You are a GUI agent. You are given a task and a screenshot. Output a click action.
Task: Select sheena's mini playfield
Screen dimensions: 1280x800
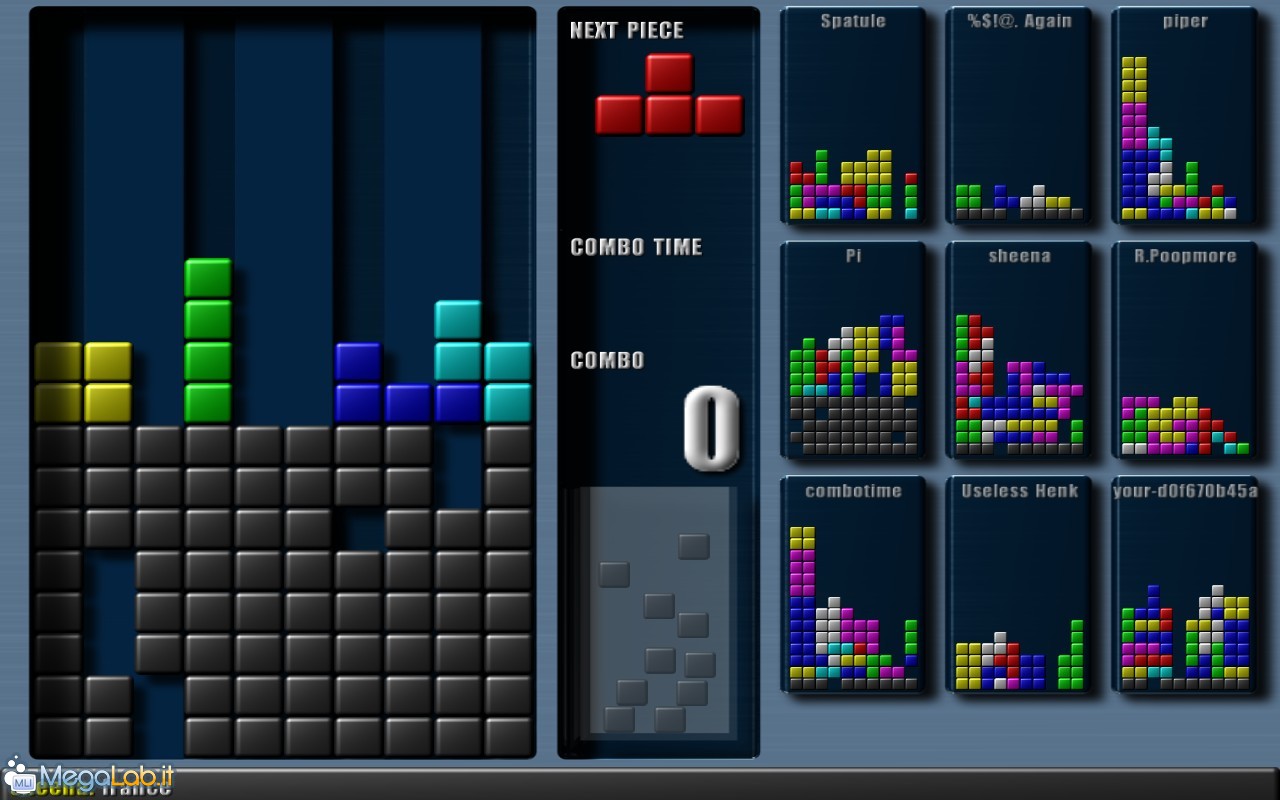(1018, 352)
